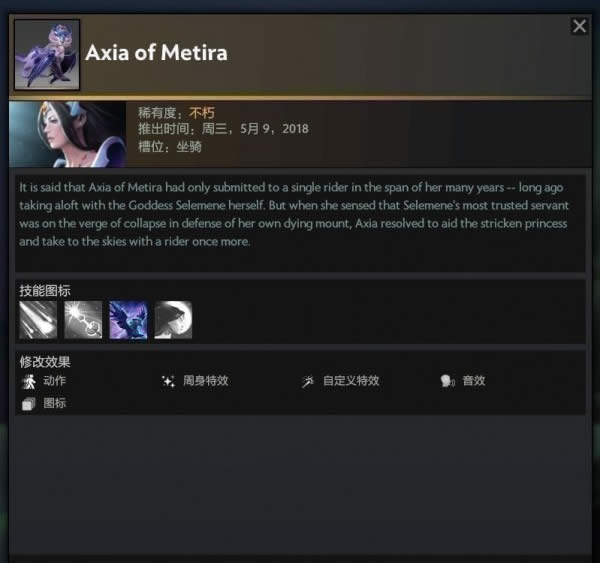
Task: Select the Sacred Arrow ability icon
Action: click(x=83, y=320)
